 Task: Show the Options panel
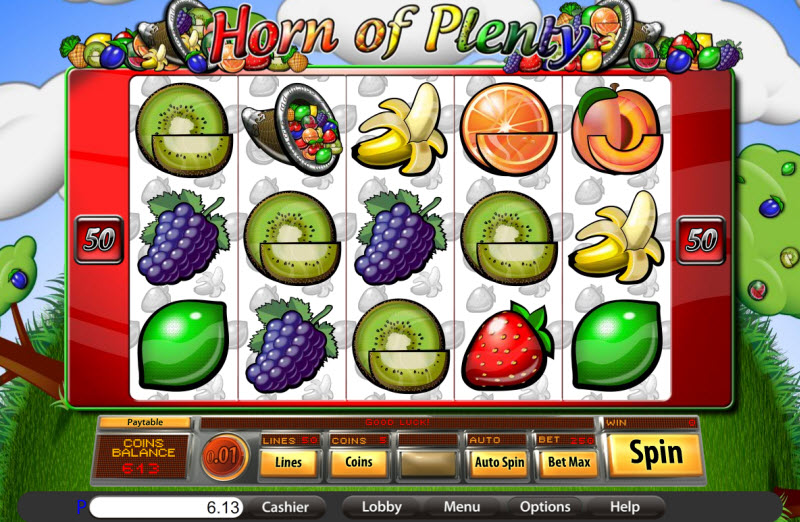click(x=545, y=507)
